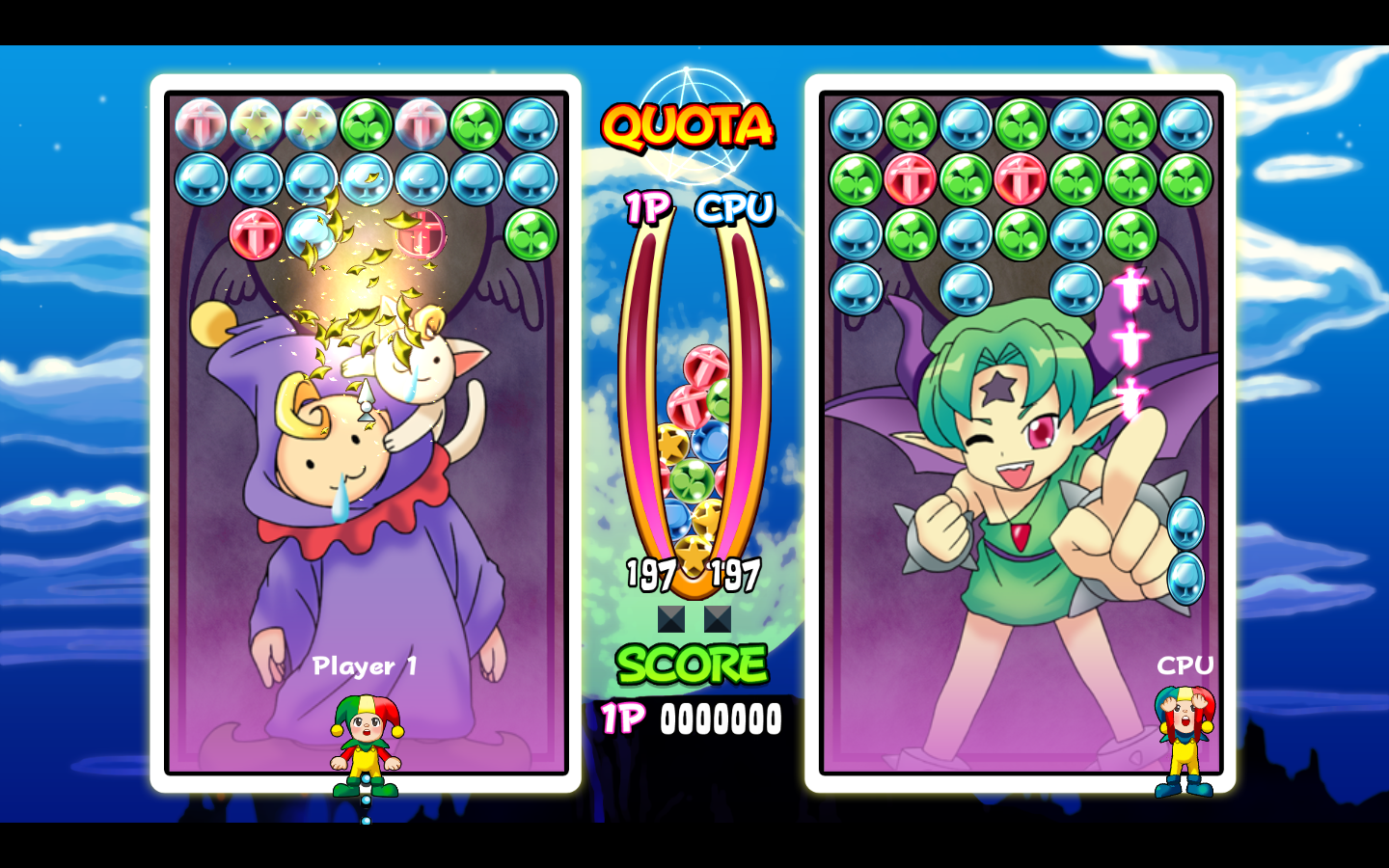Click the blue CPU label above the quota meter
Viewport: 1389px width, 868px height.
(737, 206)
